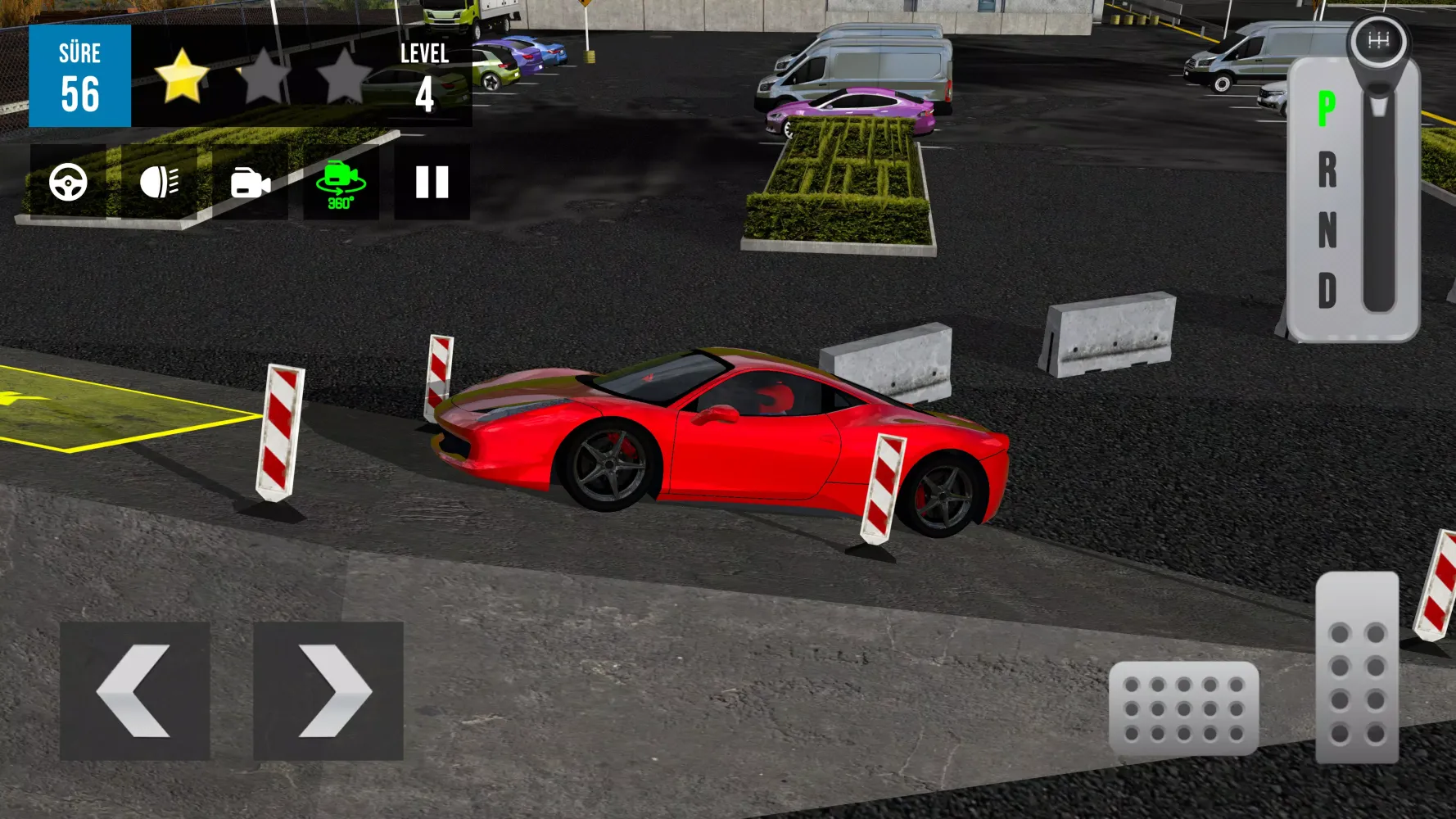Shift the gear selector to R
Viewport: 1456px width, 819px height.
point(1327,170)
